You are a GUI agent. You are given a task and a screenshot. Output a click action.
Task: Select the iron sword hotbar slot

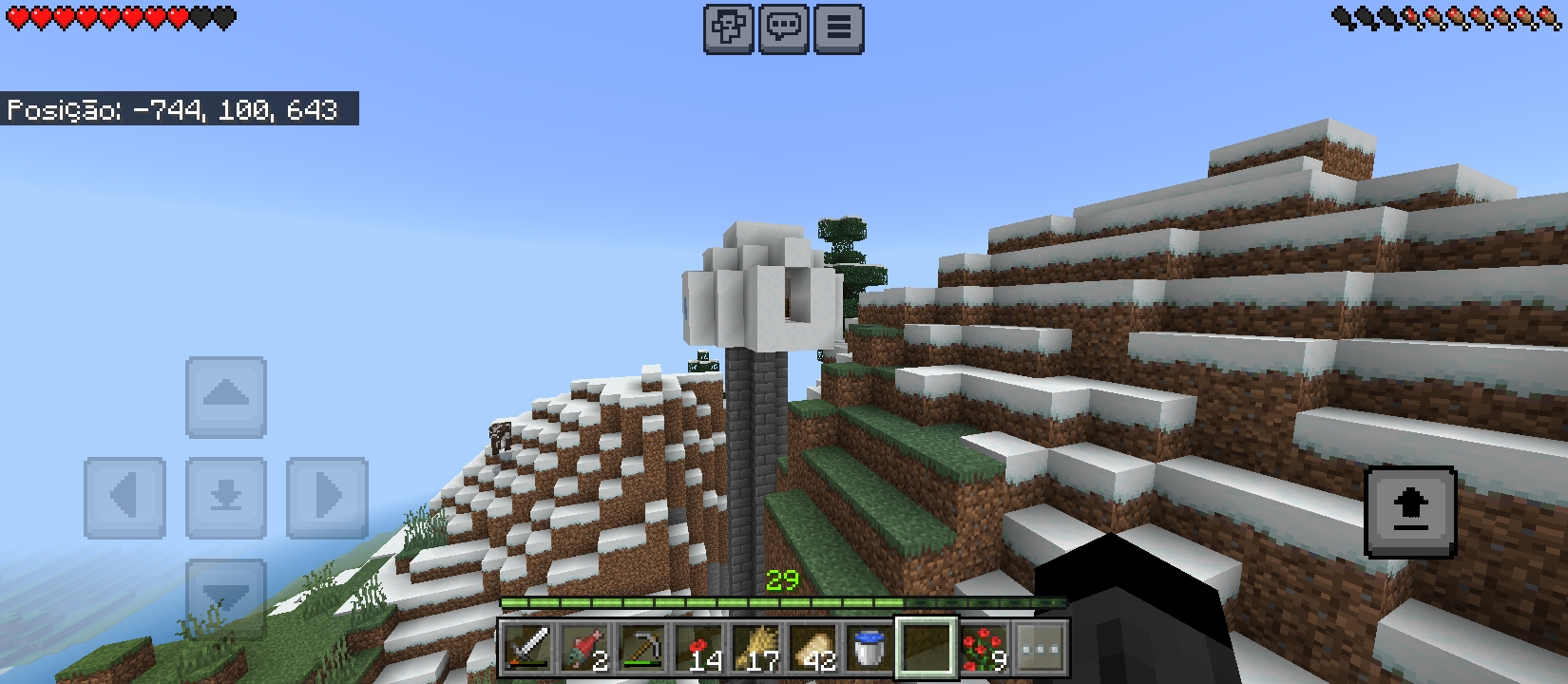point(527,649)
